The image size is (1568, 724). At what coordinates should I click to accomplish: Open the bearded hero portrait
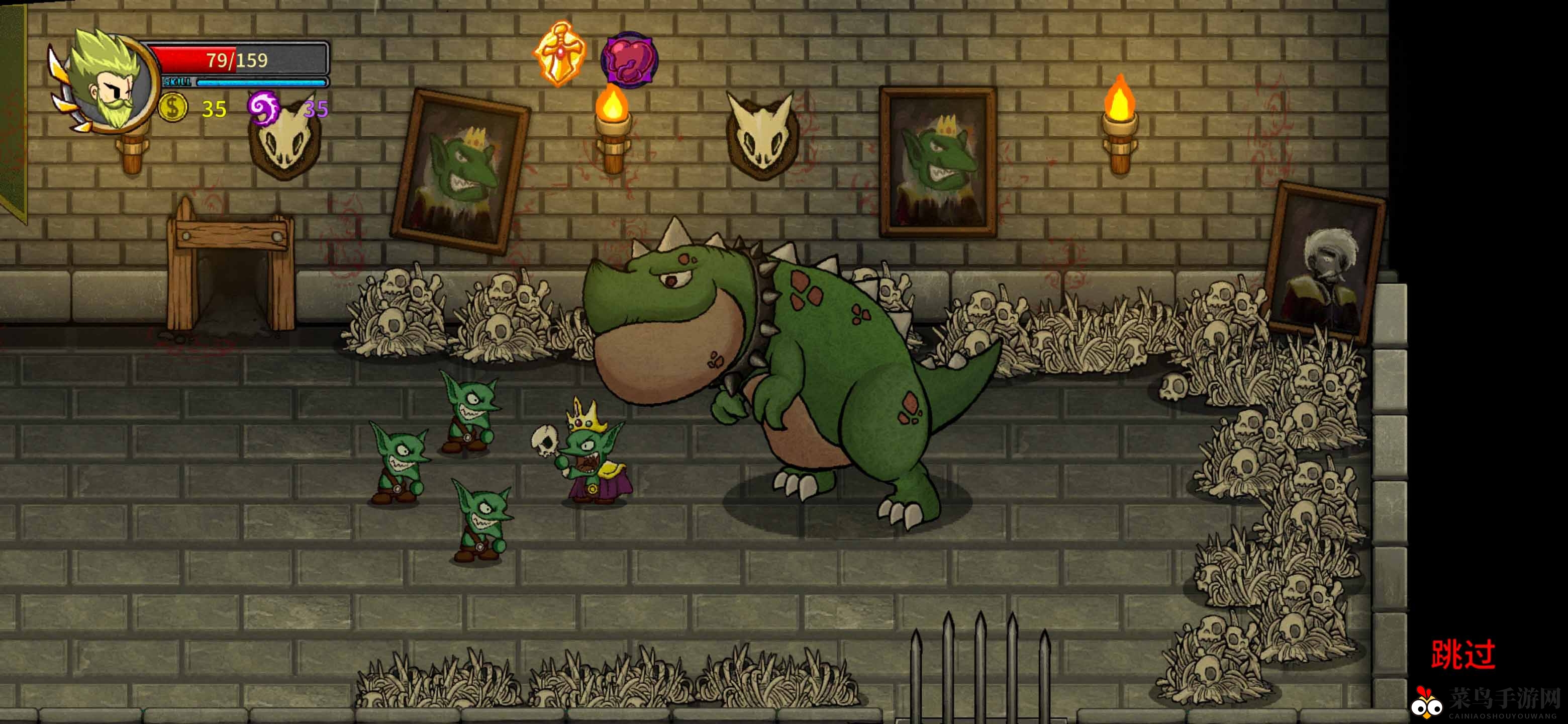(108, 82)
